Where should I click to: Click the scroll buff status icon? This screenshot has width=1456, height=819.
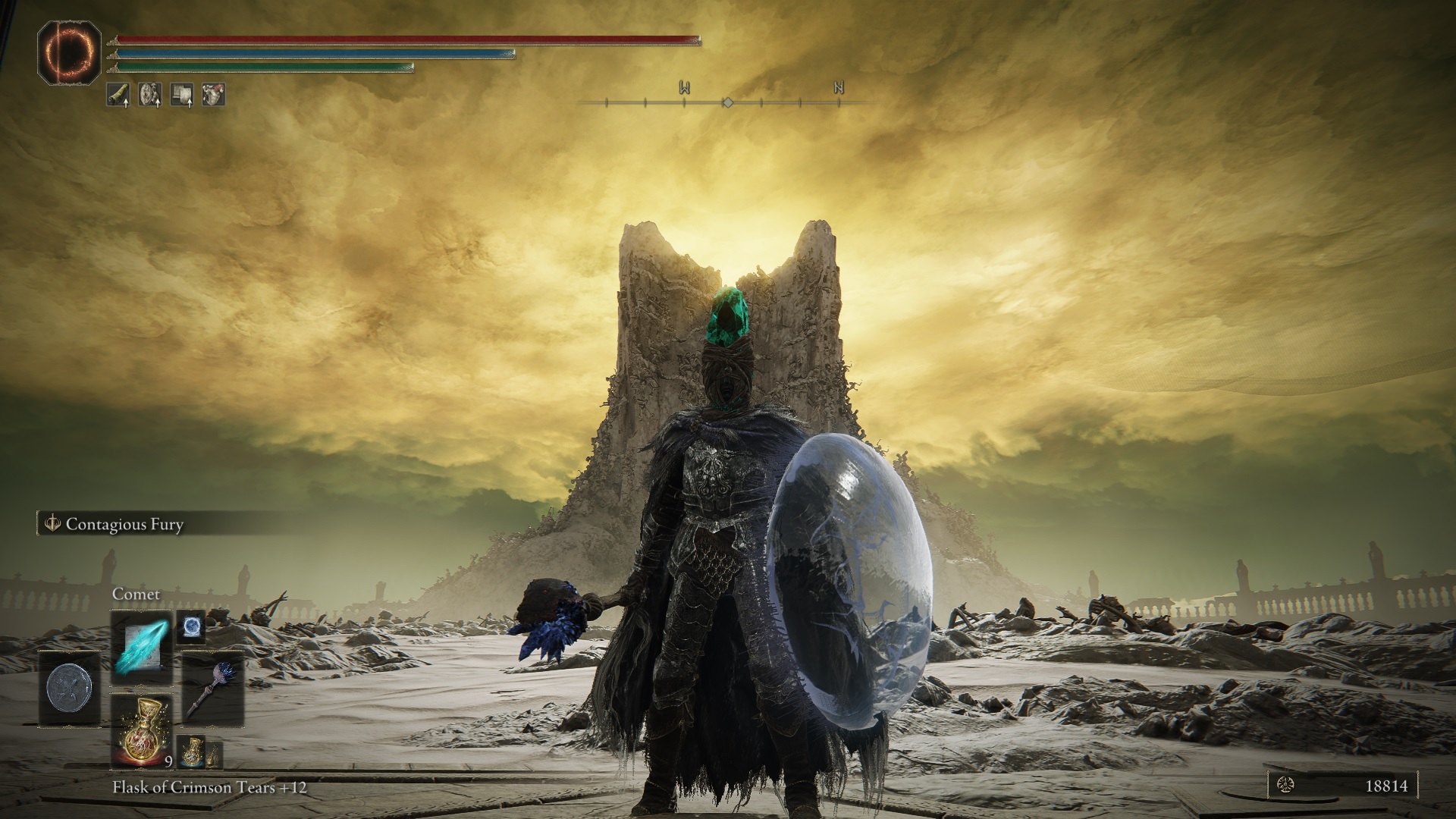(181, 95)
